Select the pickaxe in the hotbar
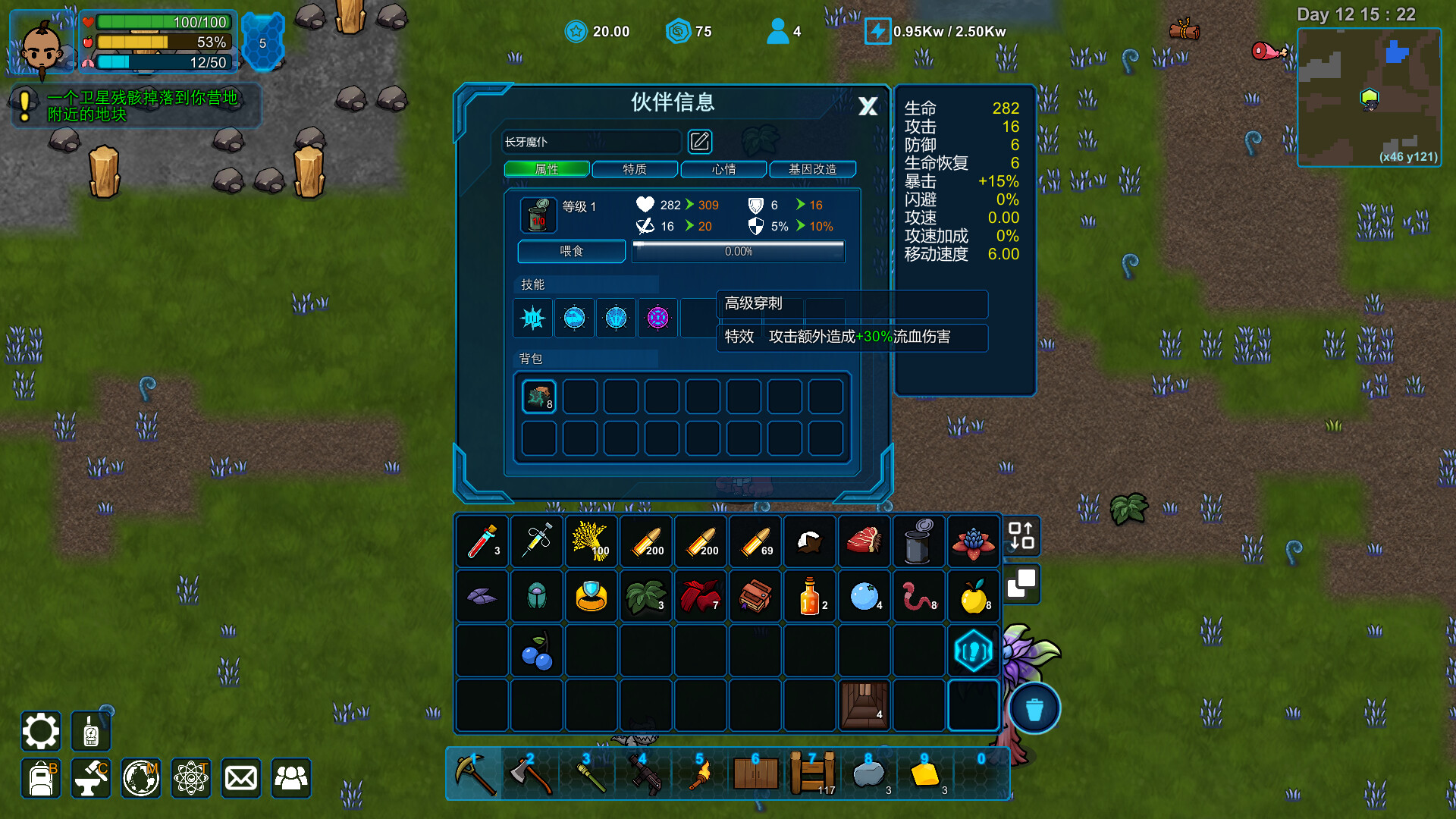The height and width of the screenshot is (819, 1456). click(474, 772)
